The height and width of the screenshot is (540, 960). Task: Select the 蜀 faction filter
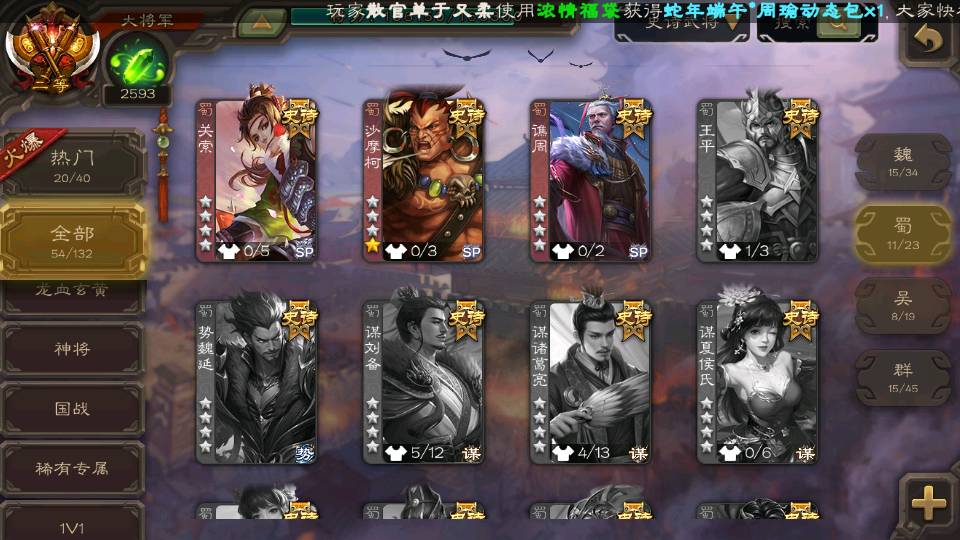(x=902, y=233)
